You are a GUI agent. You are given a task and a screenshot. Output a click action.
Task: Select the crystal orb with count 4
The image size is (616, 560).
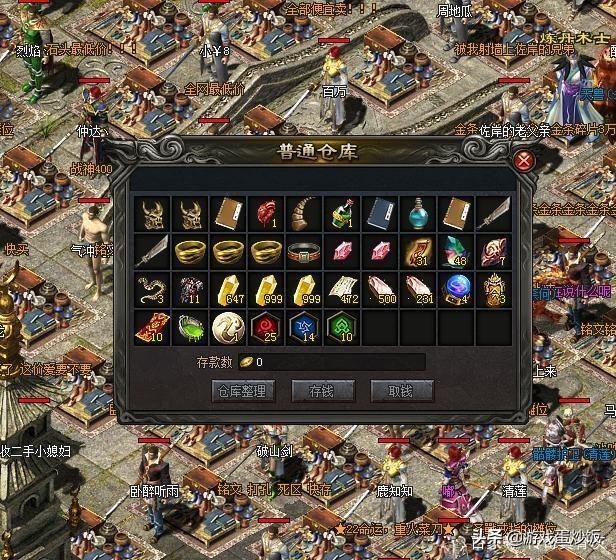pos(456,288)
